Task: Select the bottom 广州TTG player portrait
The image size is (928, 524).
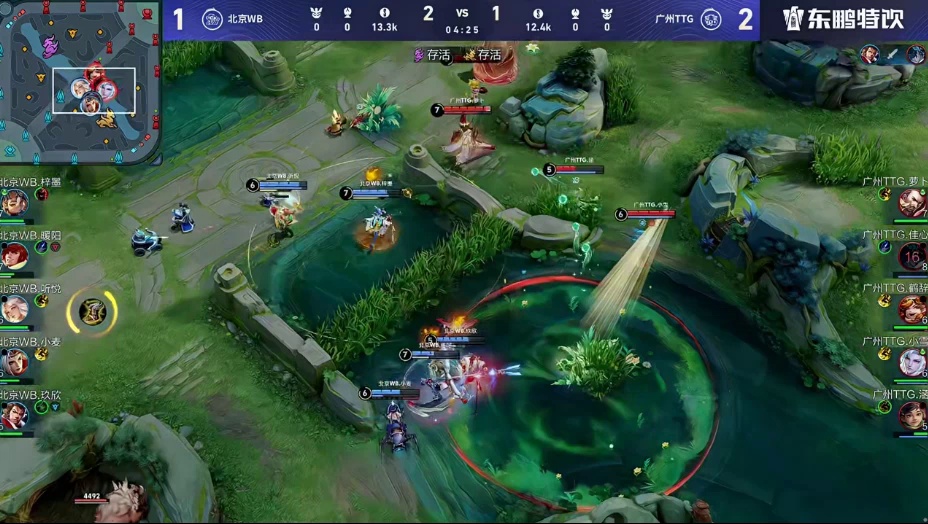Action: (912, 415)
